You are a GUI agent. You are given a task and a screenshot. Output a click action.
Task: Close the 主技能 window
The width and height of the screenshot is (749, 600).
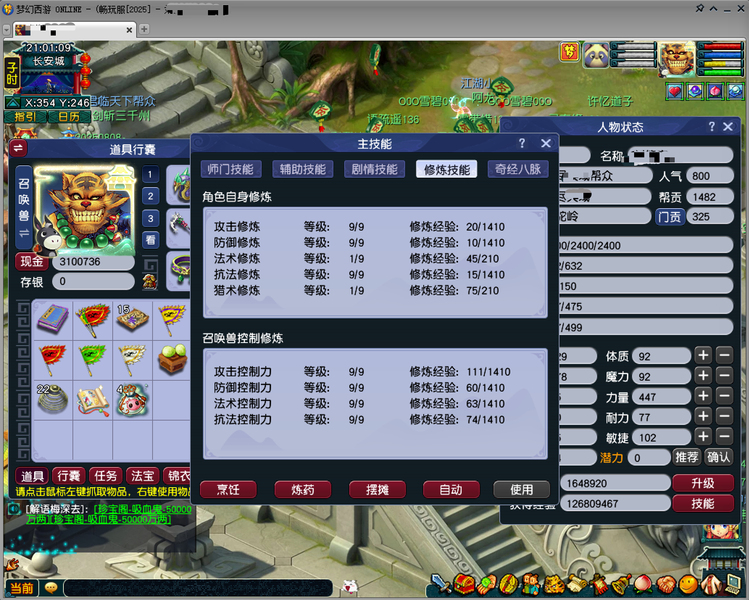click(545, 144)
